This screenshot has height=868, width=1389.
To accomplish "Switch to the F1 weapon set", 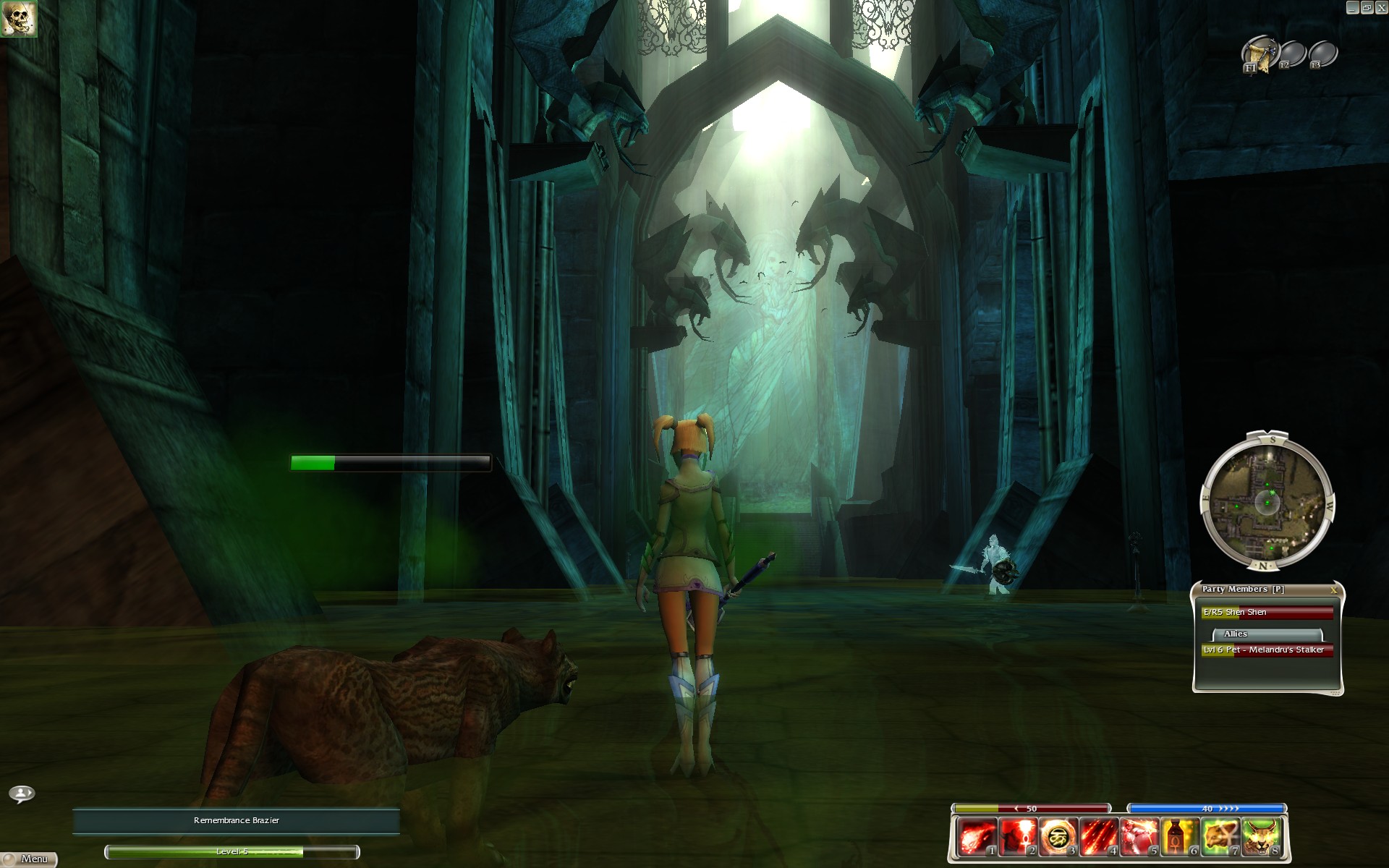I will point(1258,55).
